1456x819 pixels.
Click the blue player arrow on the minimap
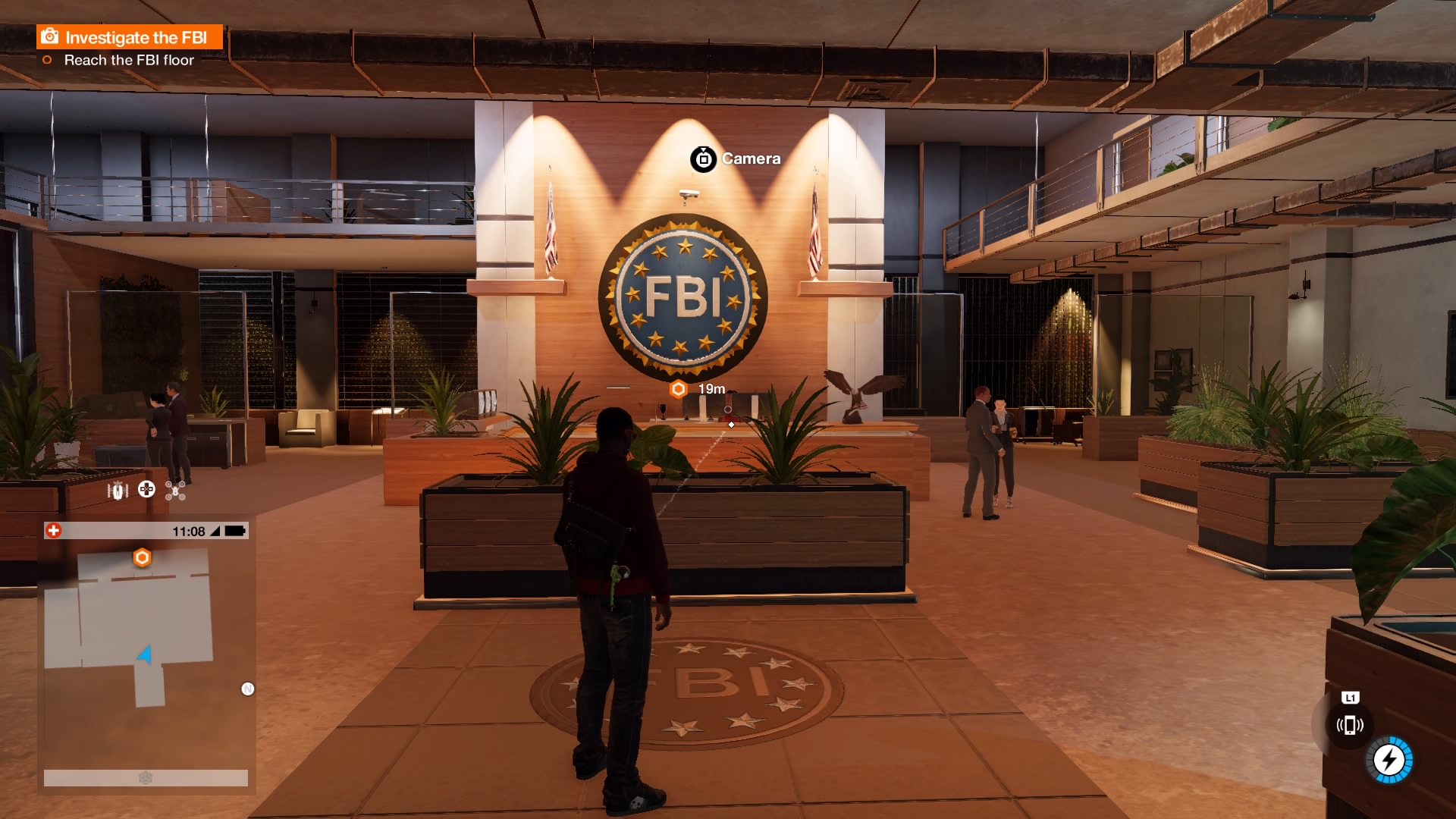[145, 654]
